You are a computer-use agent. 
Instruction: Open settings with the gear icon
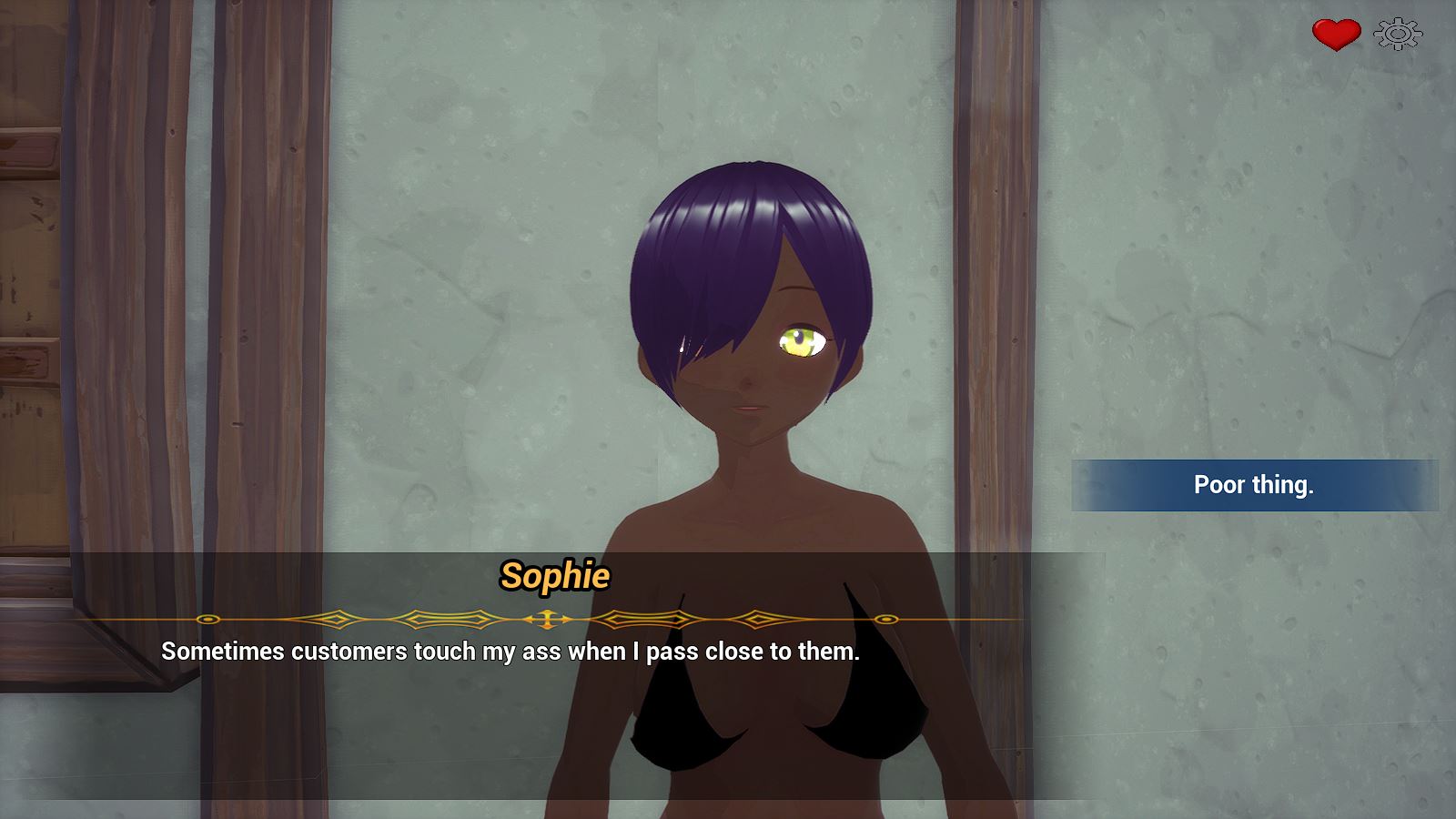(x=1397, y=35)
